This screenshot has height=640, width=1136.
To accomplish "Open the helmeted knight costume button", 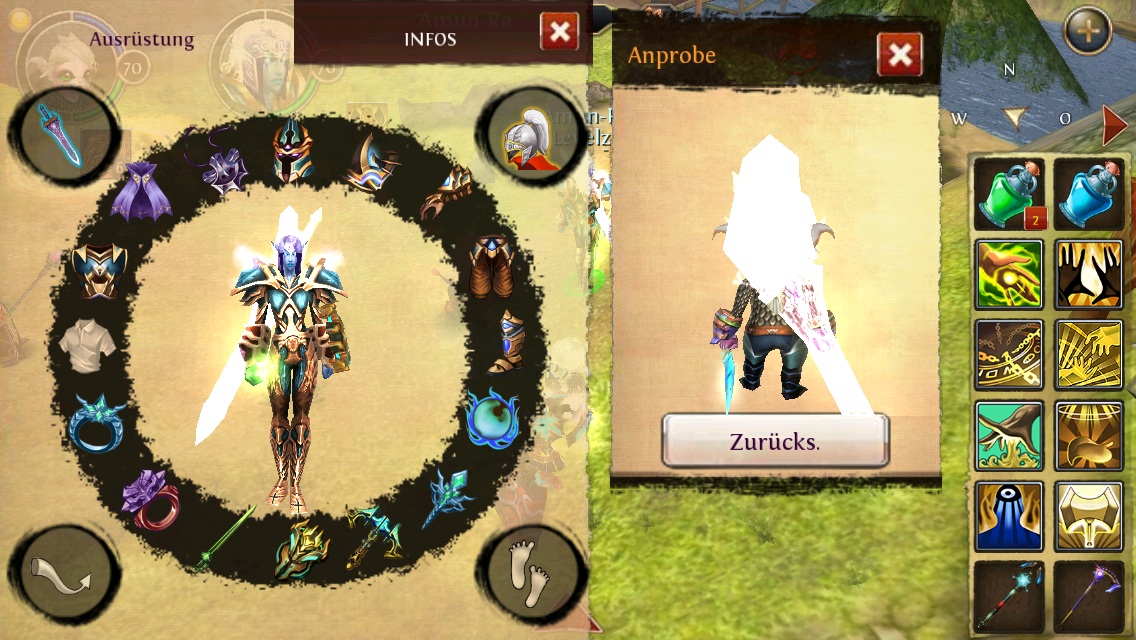I will point(530,135).
